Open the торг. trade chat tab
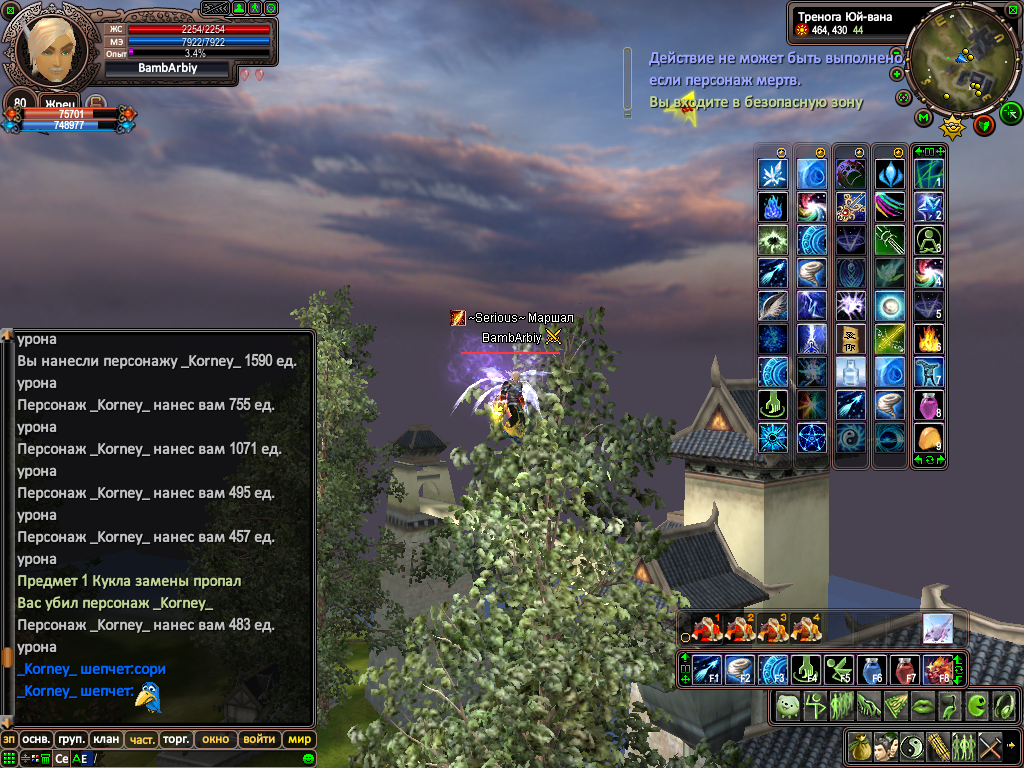The image size is (1024, 768). [176, 740]
